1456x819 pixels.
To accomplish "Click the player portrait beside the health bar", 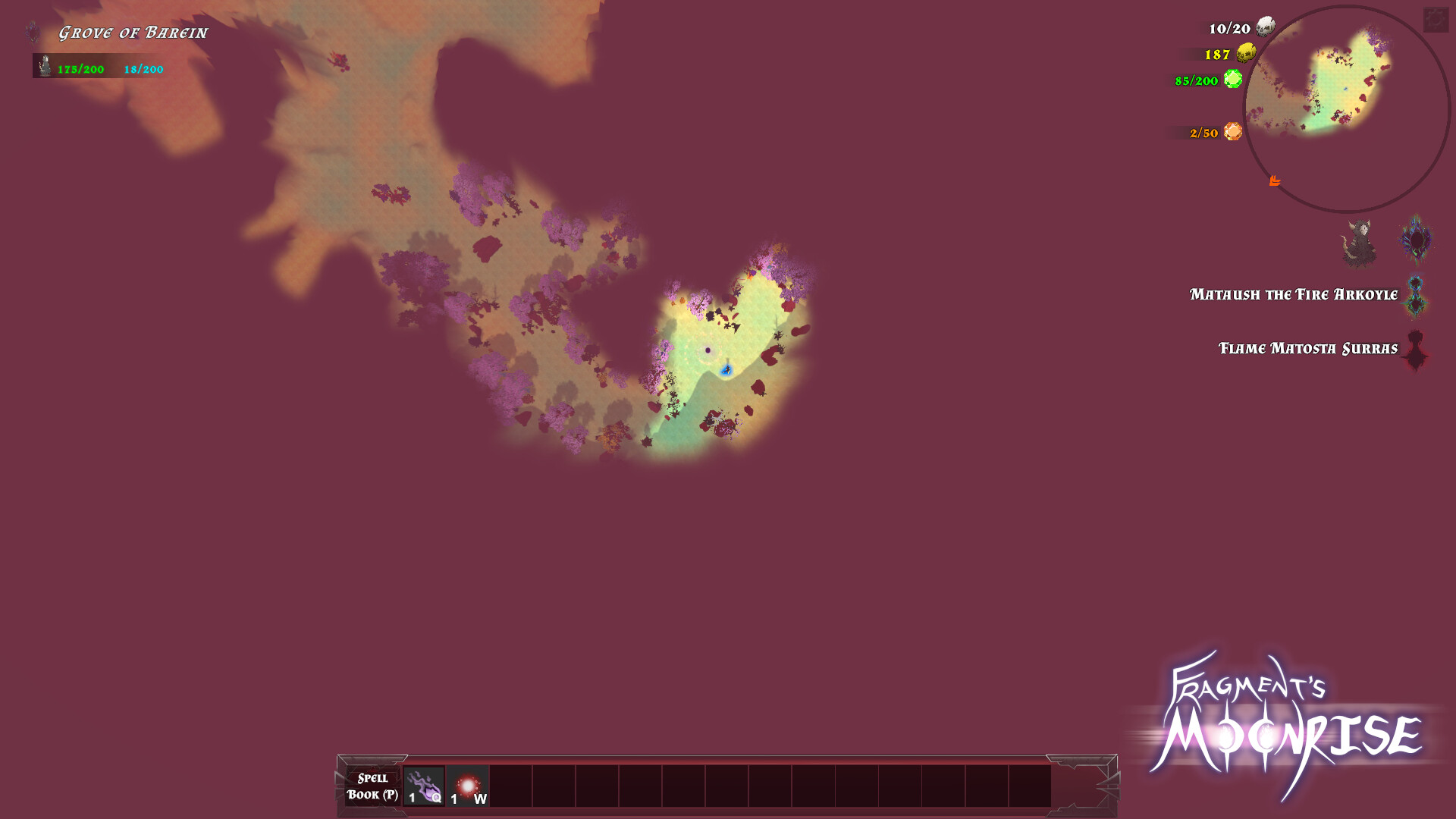I will click(x=43, y=66).
